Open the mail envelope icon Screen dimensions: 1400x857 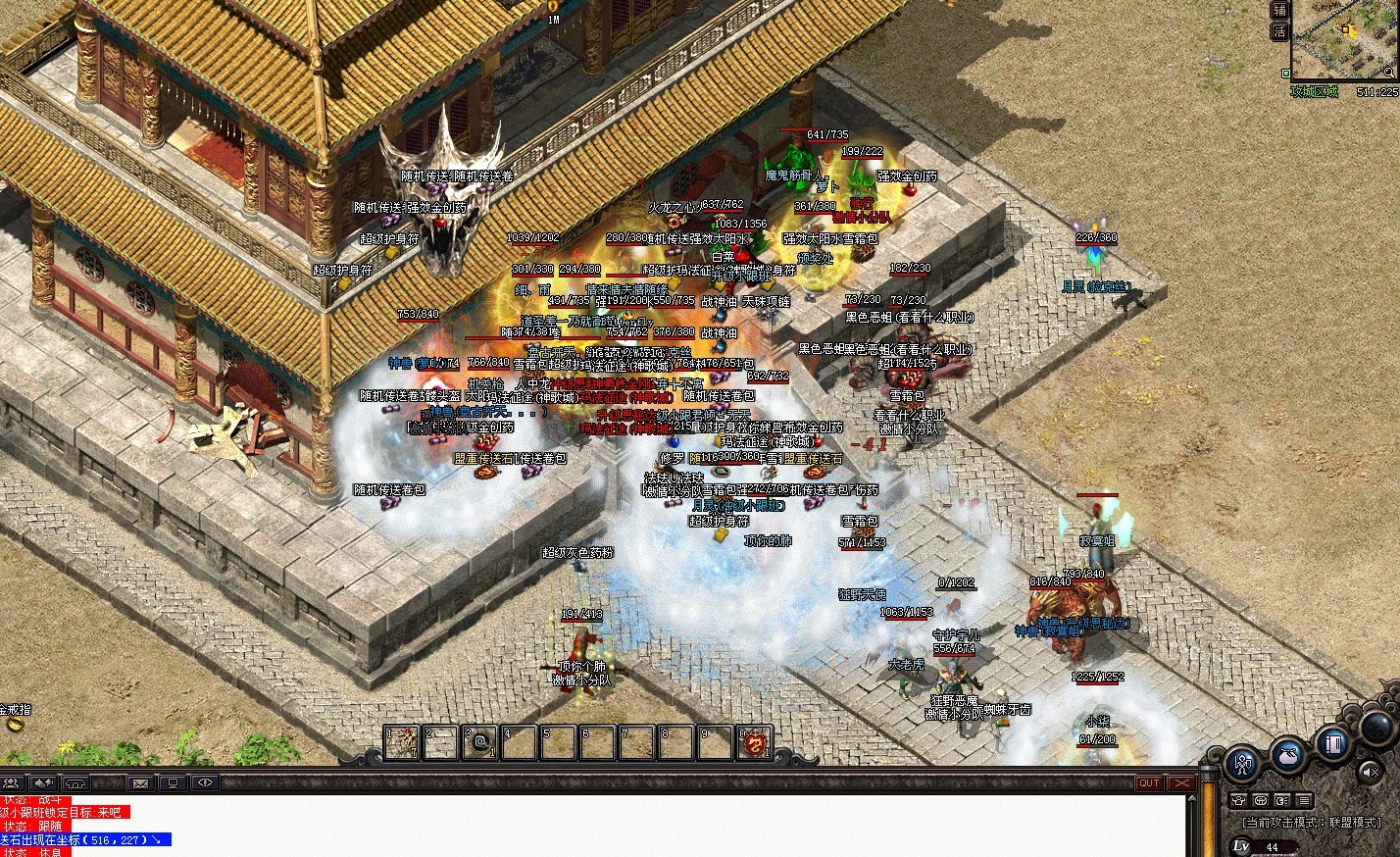click(x=140, y=782)
